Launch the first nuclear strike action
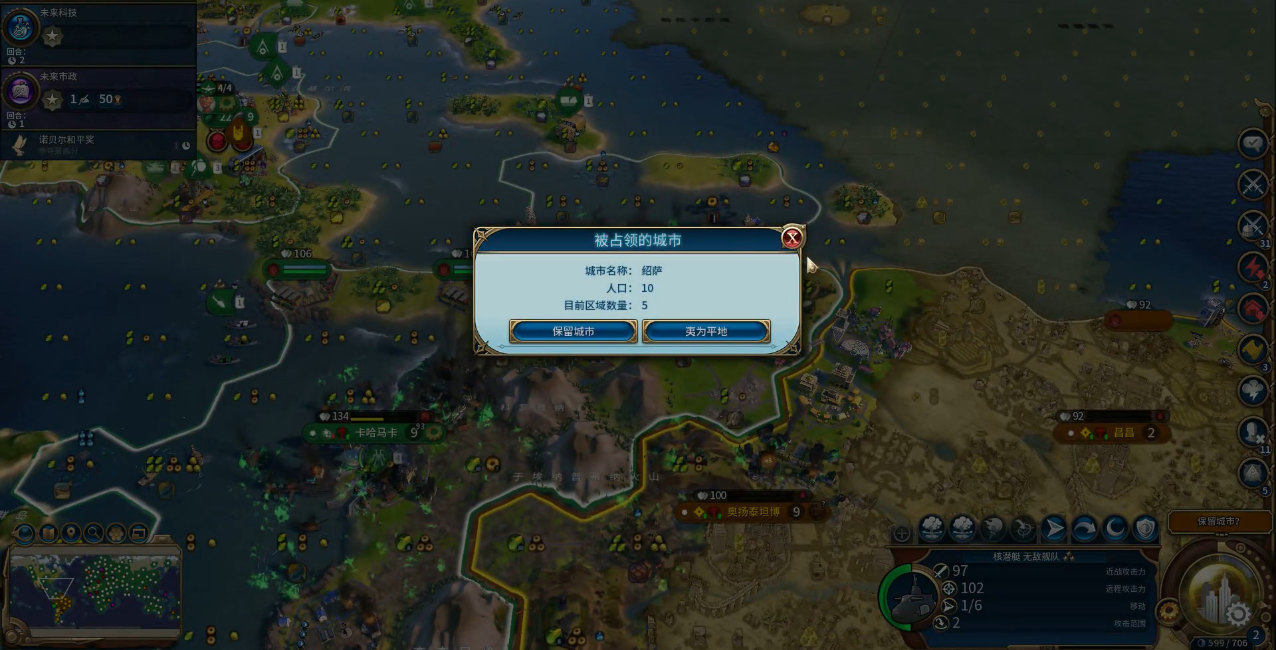This screenshot has height=650, width=1276. (932, 527)
